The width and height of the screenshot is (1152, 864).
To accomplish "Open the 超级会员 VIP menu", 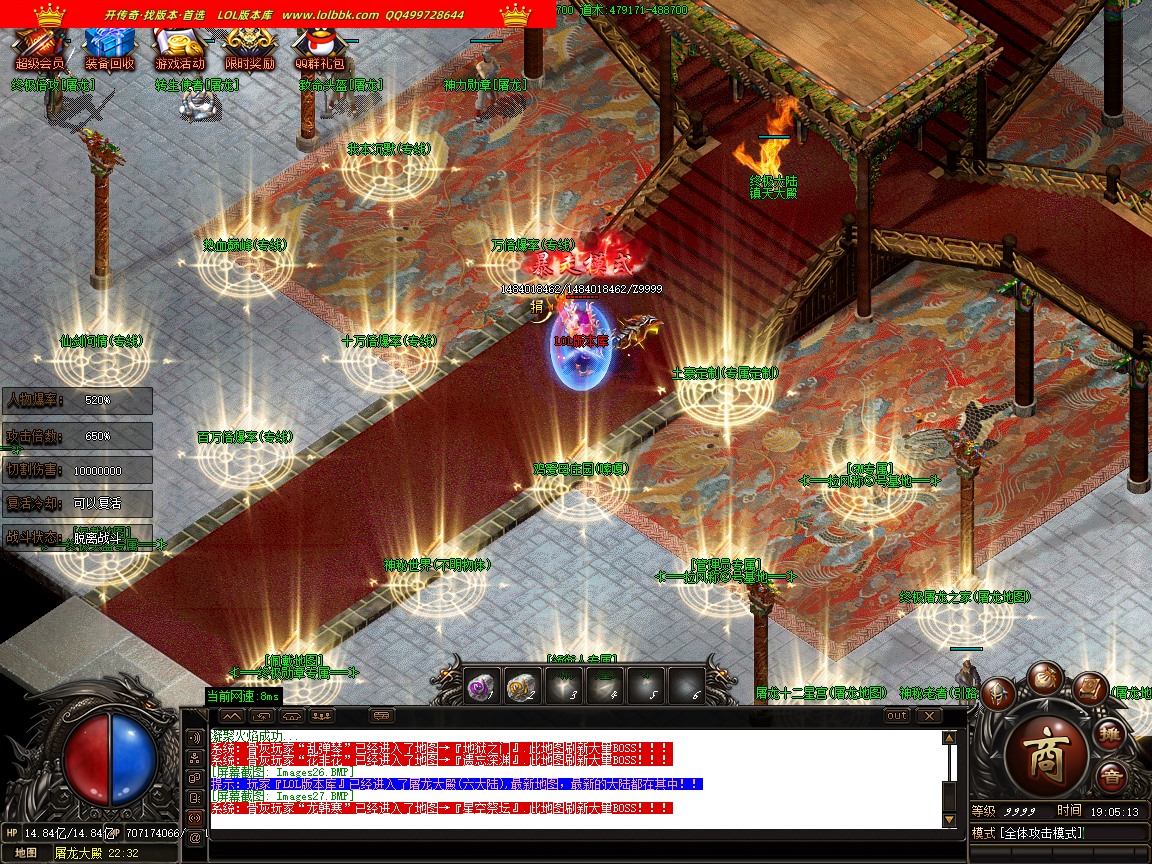I will (40, 45).
